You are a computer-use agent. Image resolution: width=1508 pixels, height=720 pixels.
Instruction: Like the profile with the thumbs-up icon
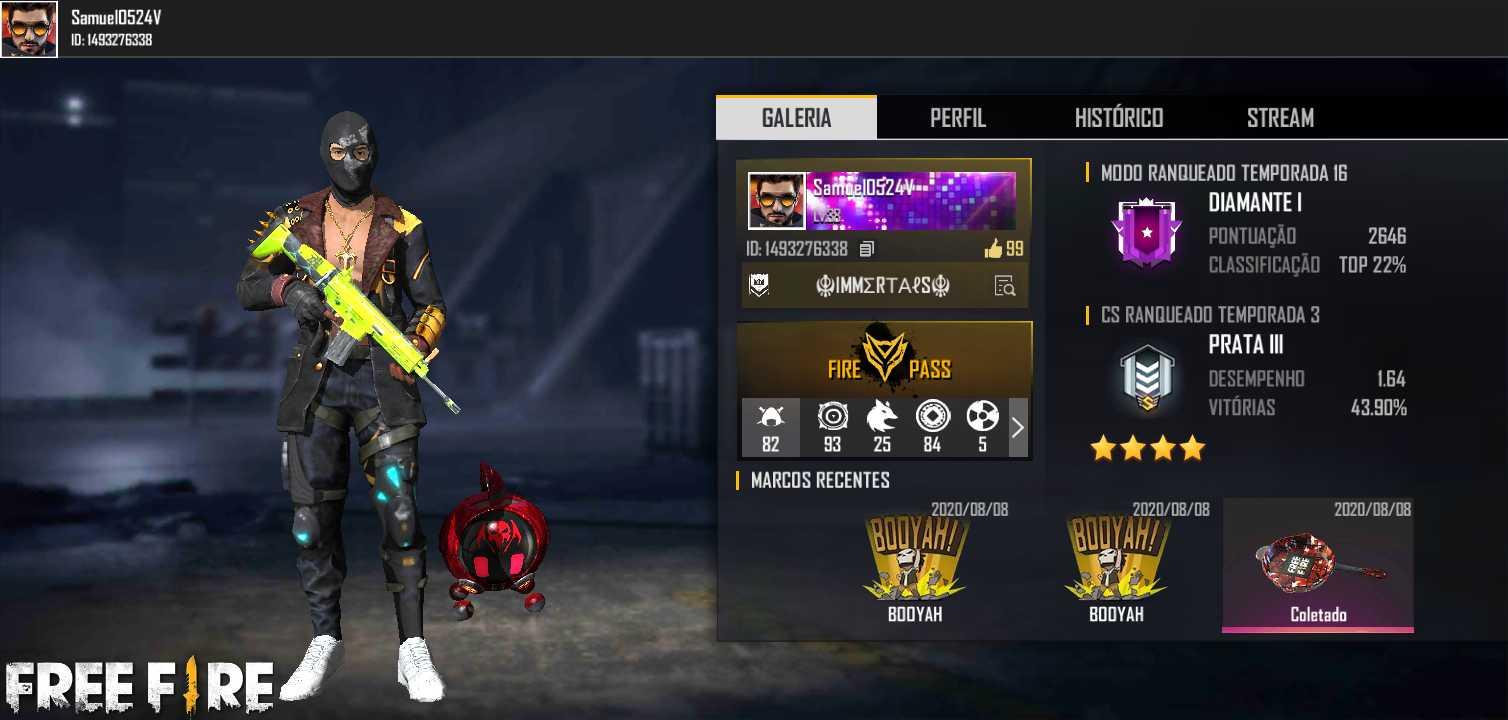pyautogui.click(x=992, y=249)
